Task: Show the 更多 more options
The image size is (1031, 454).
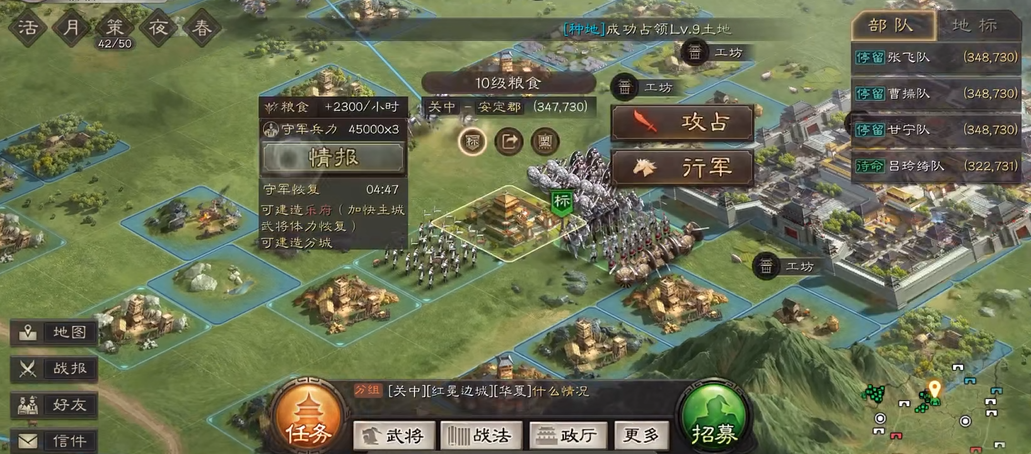Action: pos(641,435)
